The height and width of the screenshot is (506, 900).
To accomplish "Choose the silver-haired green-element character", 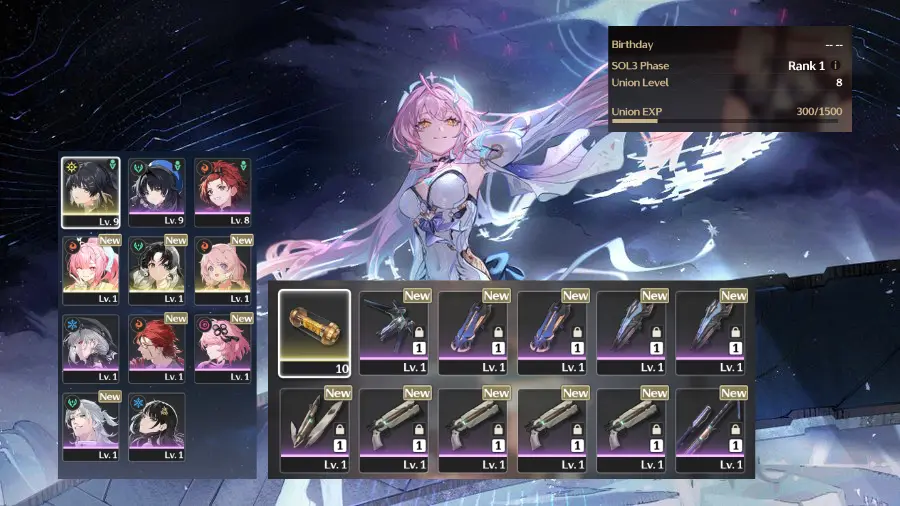I will tap(91, 425).
